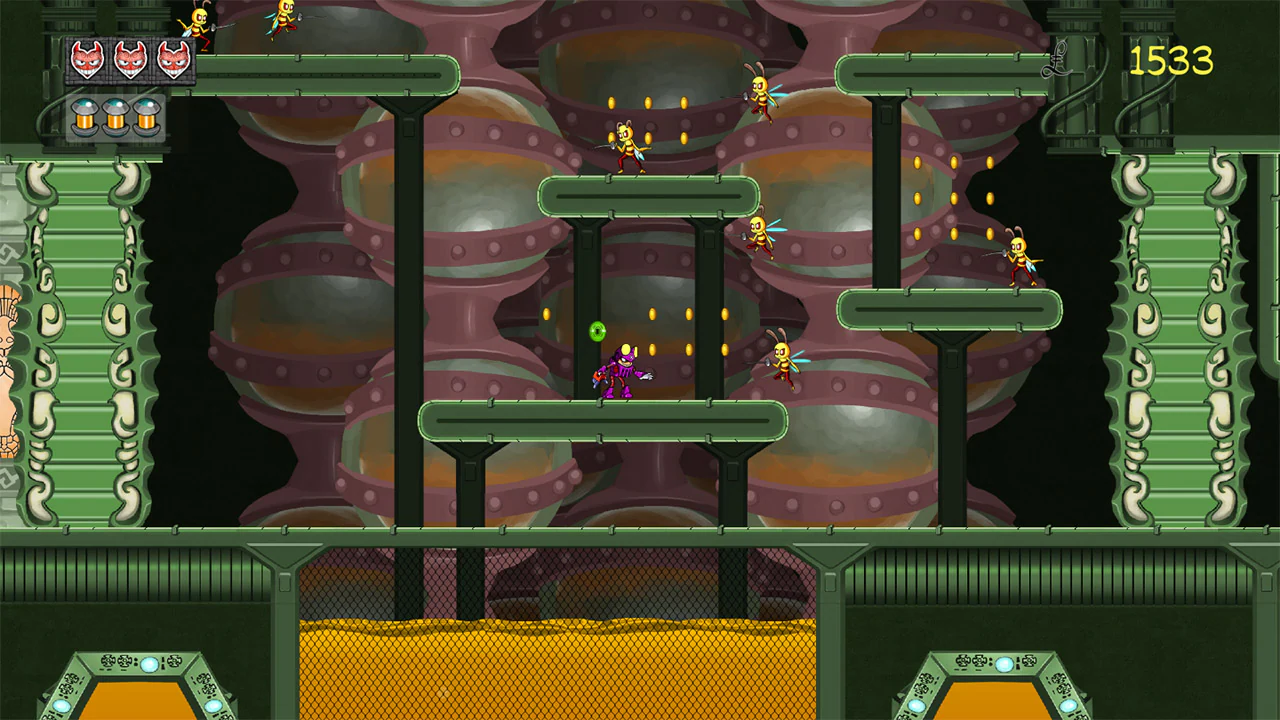The image size is (1280, 720).
Task: Select the third energy canister icon
Action: point(146,117)
